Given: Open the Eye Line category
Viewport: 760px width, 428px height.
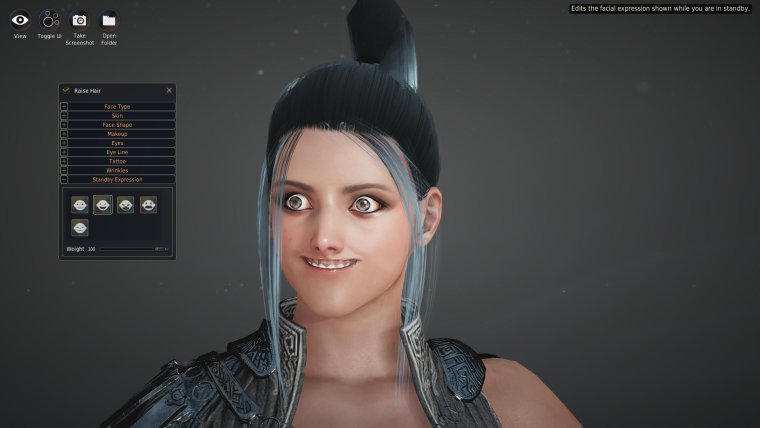Looking at the screenshot, I should coord(117,152).
